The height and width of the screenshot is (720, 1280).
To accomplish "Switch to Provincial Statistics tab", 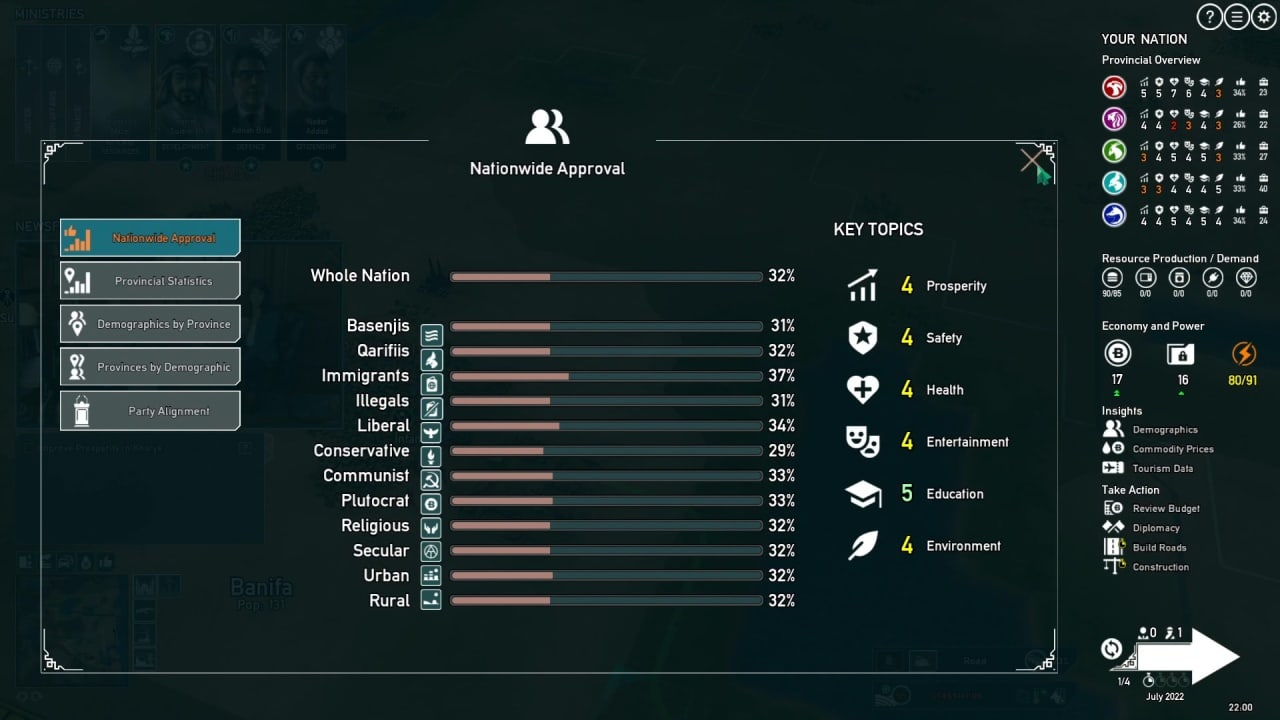I will tap(150, 281).
